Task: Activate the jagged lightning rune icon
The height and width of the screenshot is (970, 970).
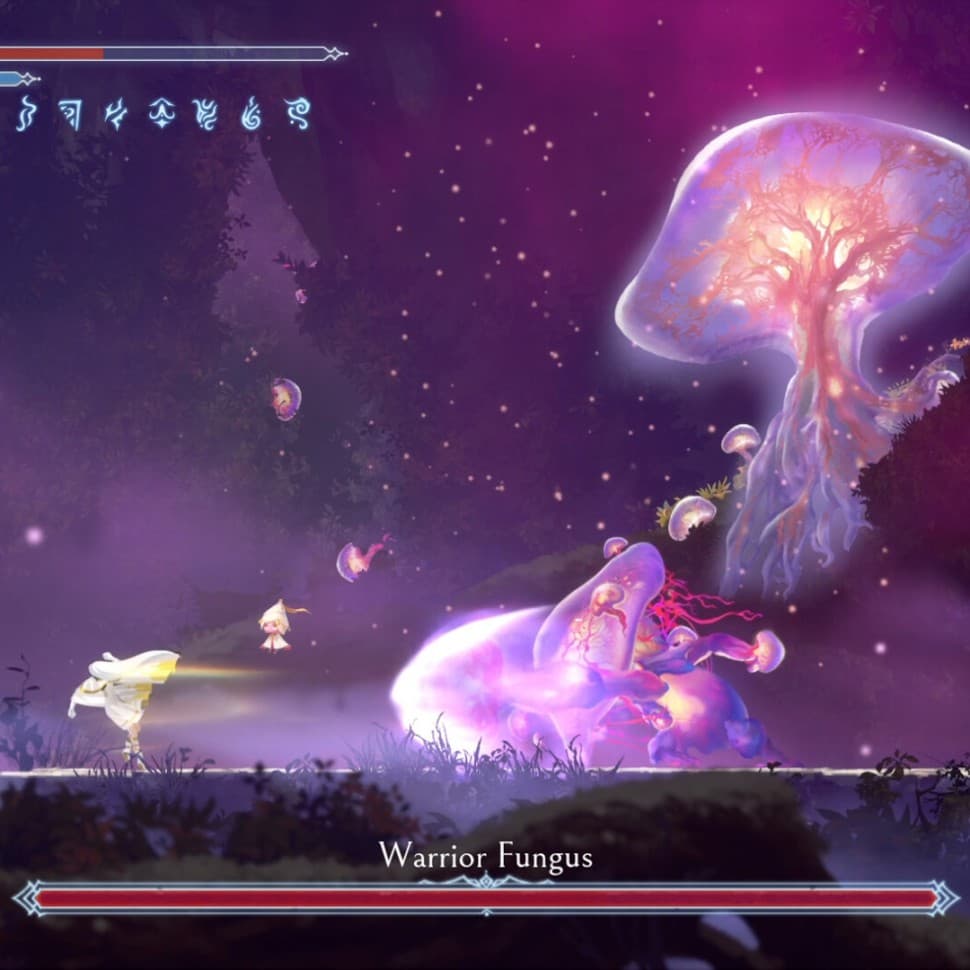Action: pyautogui.click(x=116, y=115)
